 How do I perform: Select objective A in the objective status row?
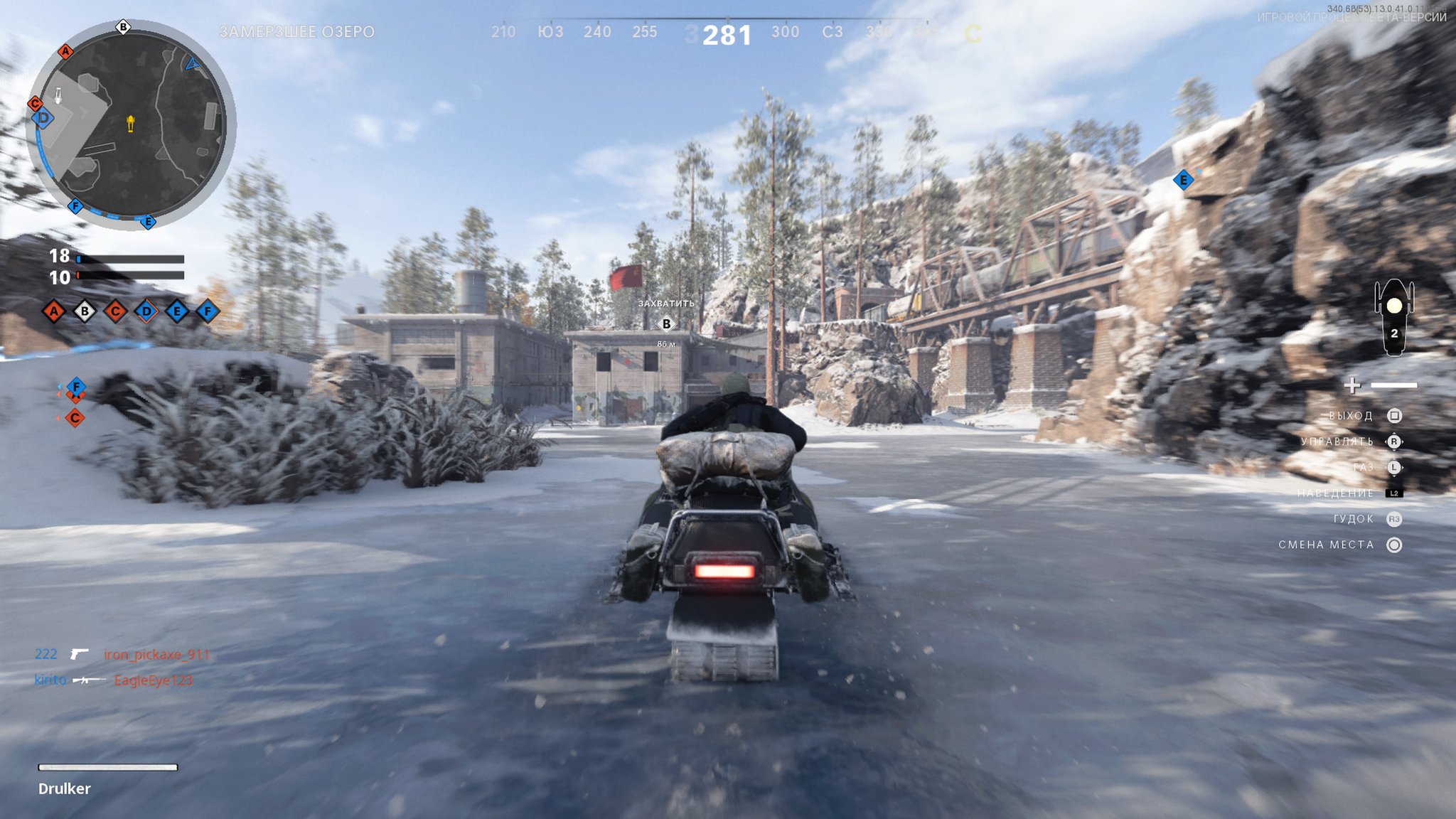pyautogui.click(x=53, y=311)
